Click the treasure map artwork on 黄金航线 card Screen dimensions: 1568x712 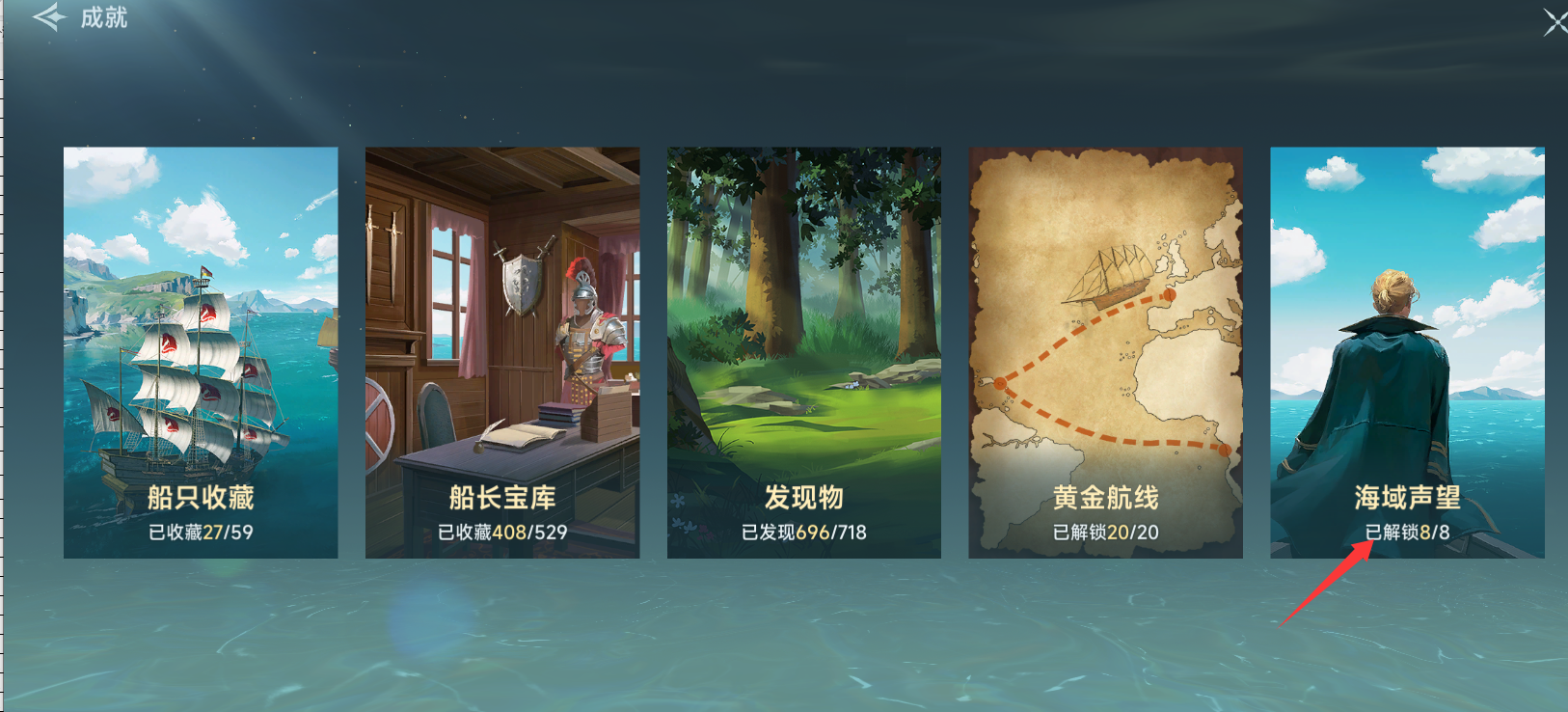[x=1105, y=318]
